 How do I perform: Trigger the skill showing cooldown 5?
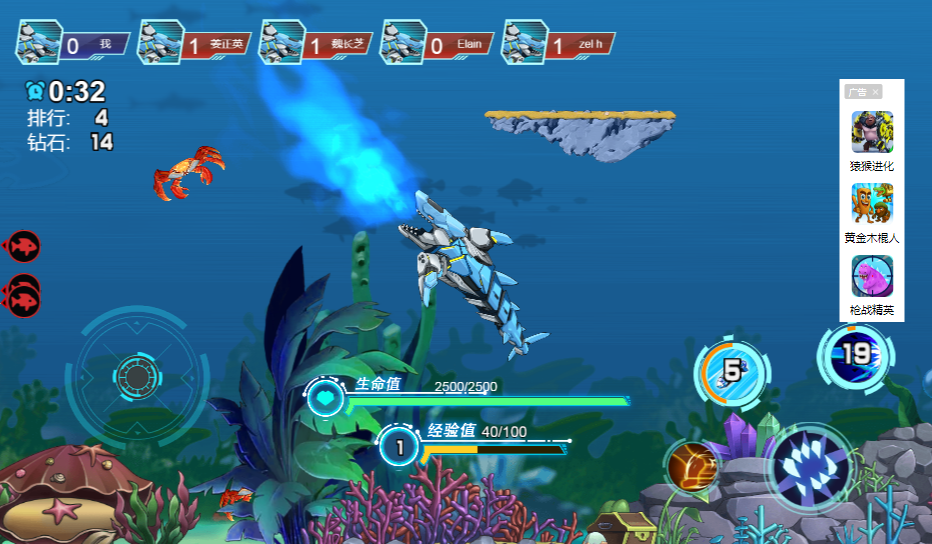point(732,372)
